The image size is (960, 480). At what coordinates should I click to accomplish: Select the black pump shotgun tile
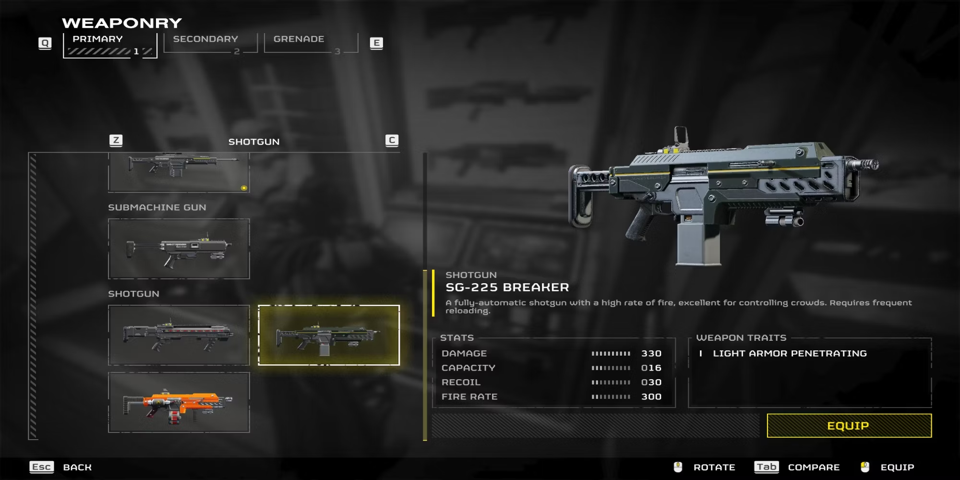tap(179, 335)
